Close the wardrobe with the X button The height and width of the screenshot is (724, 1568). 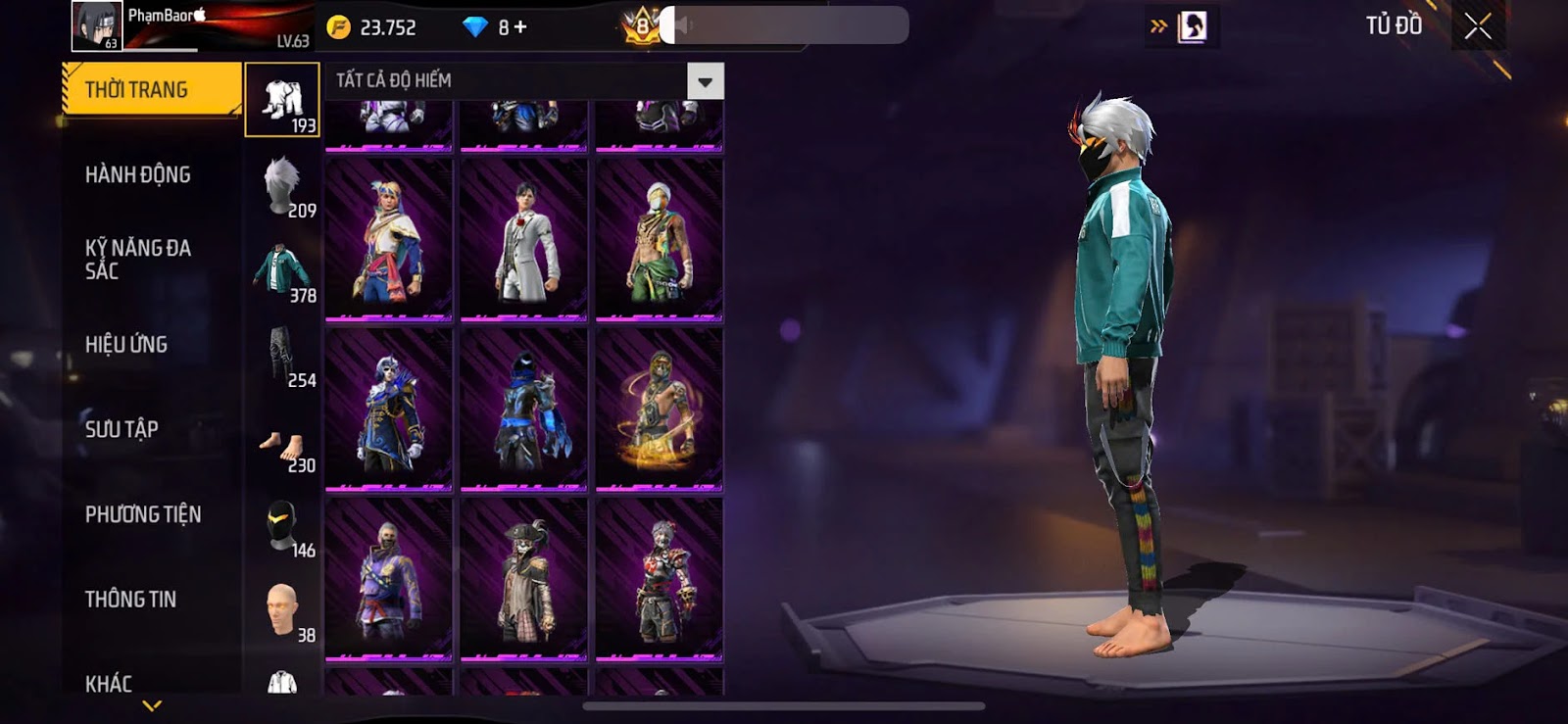pos(1477,26)
